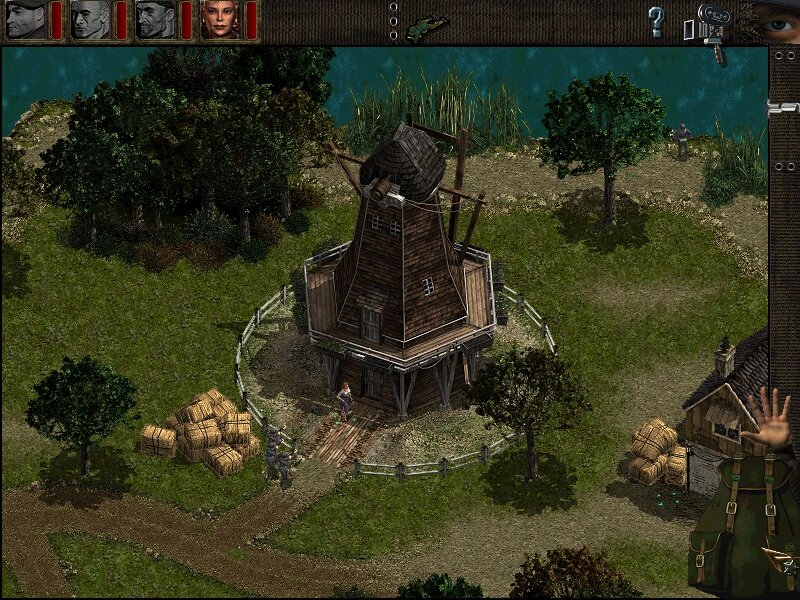Select the first commando portrait with cap

point(26,20)
